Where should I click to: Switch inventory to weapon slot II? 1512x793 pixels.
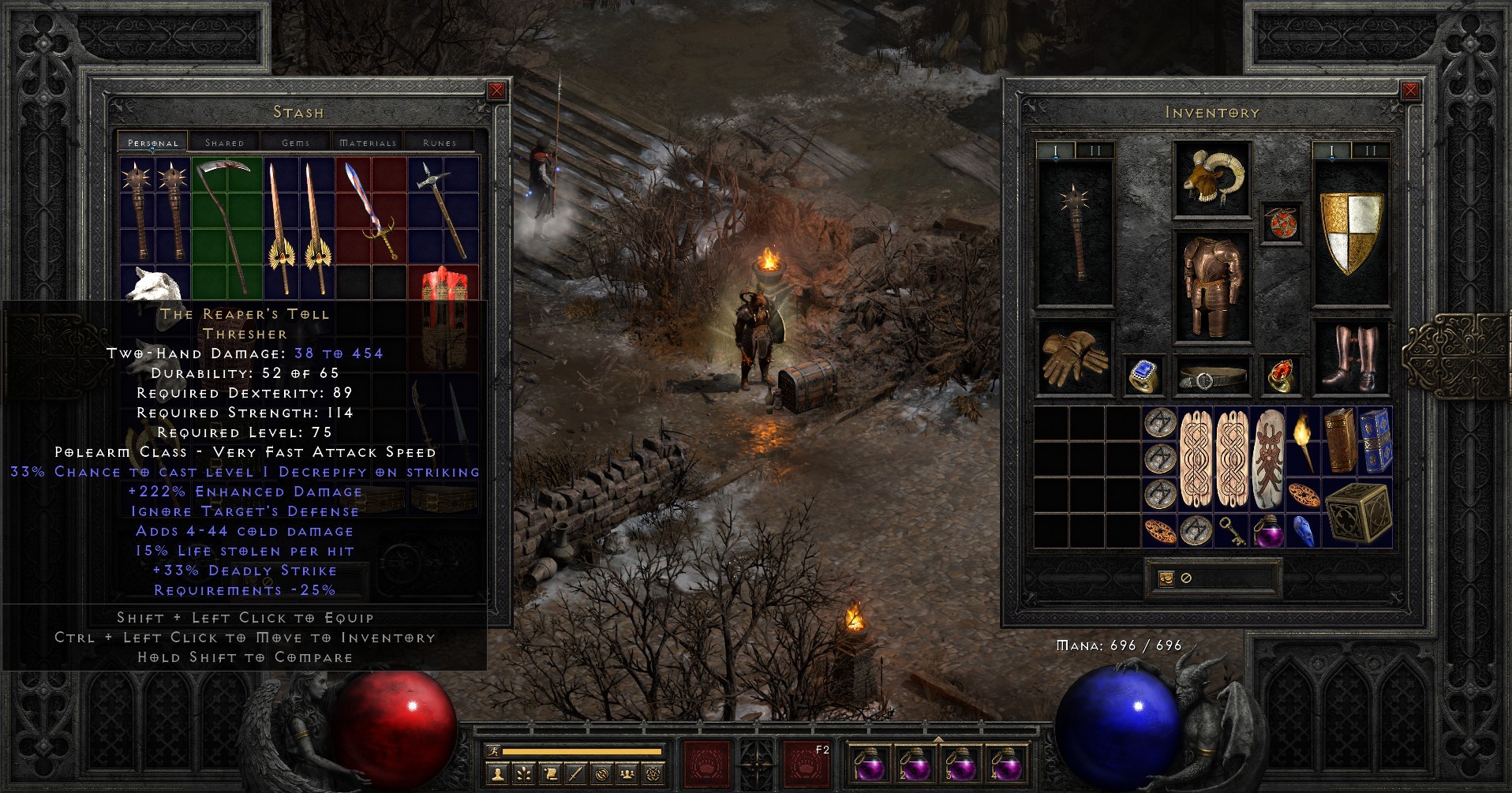[x=1094, y=150]
